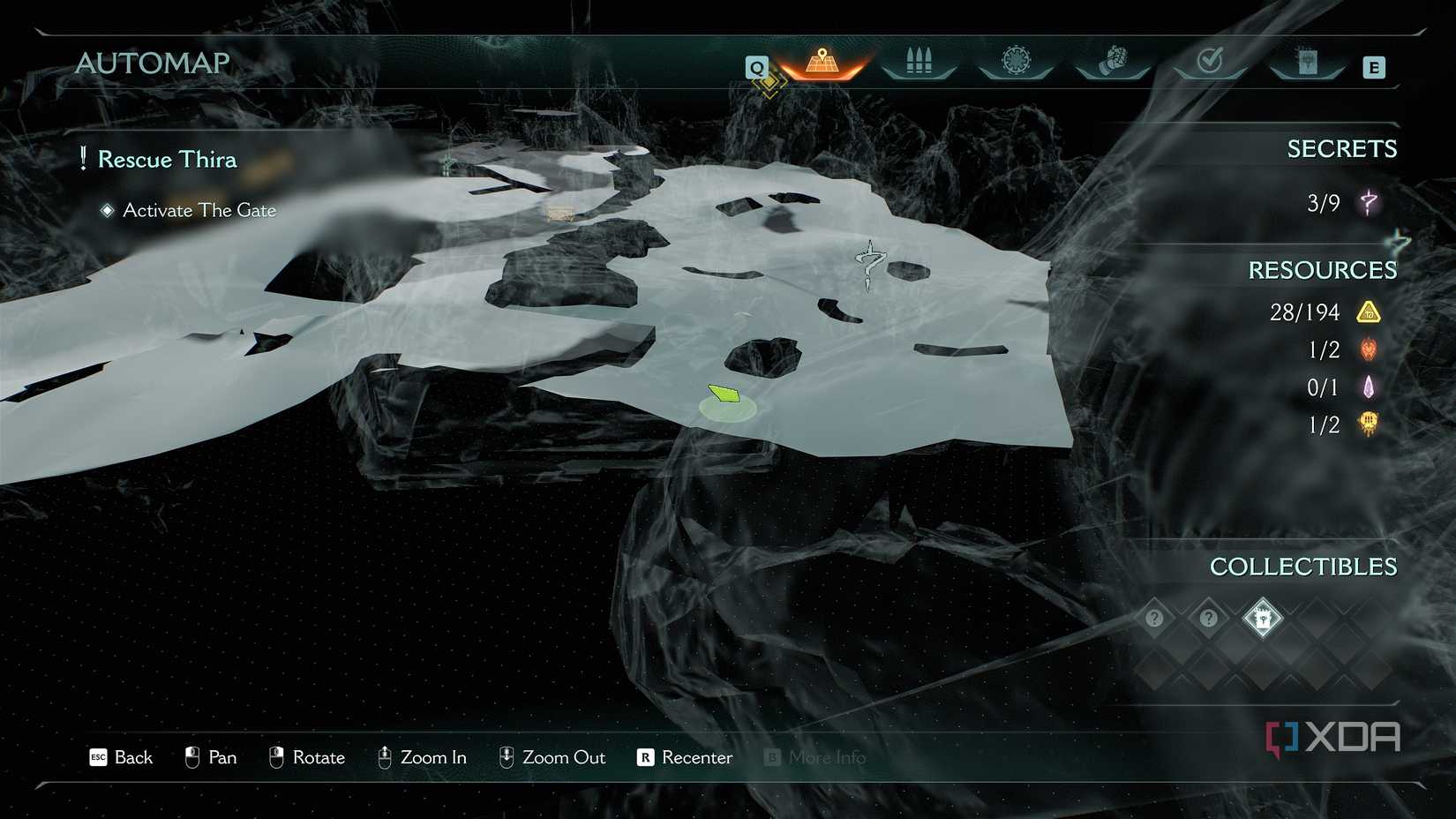This screenshot has width=1456, height=819.
Task: Click Back to leave the automap
Action: tap(122, 757)
